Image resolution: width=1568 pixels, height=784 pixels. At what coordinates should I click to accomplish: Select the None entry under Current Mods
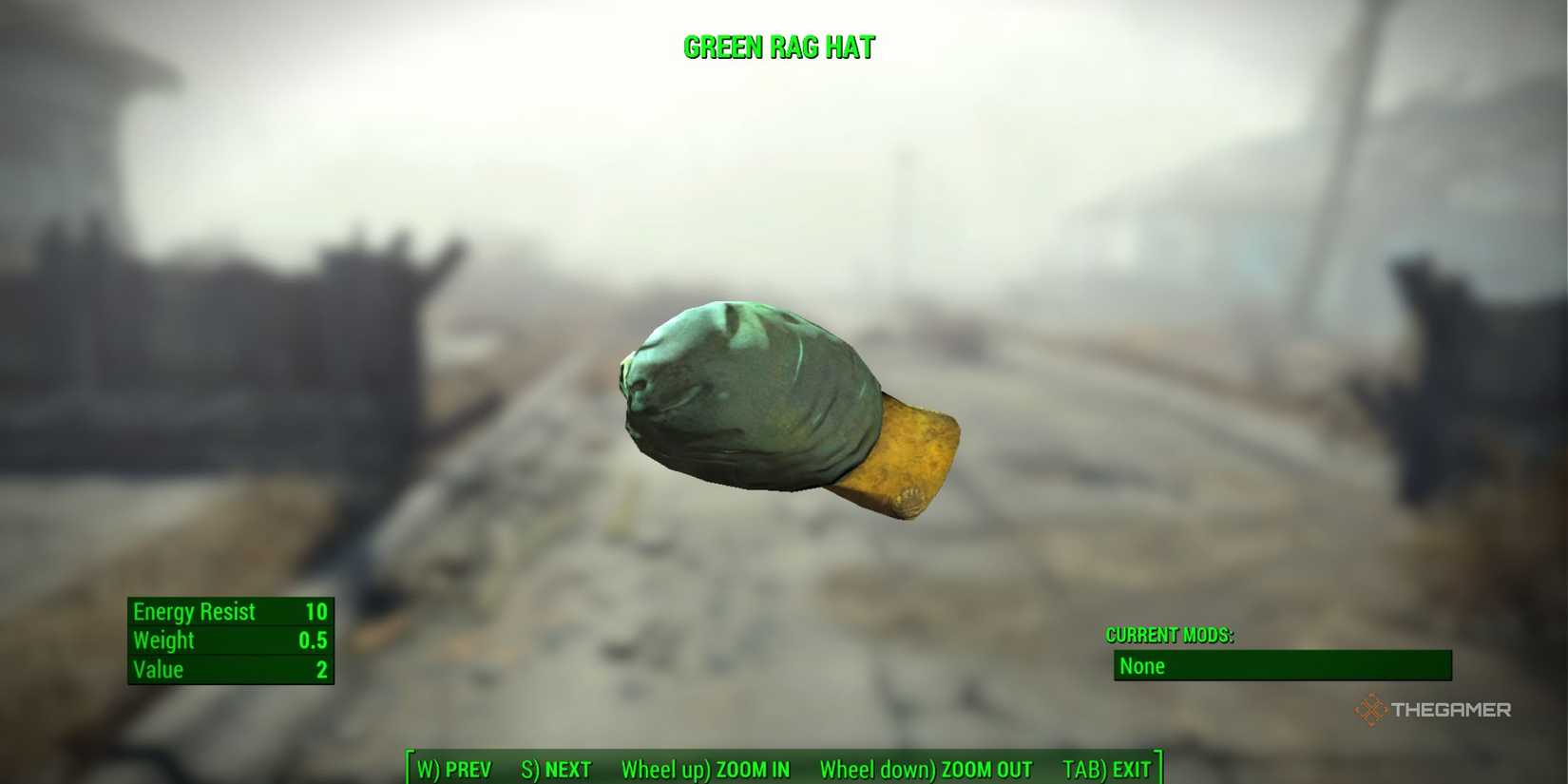point(1143,665)
